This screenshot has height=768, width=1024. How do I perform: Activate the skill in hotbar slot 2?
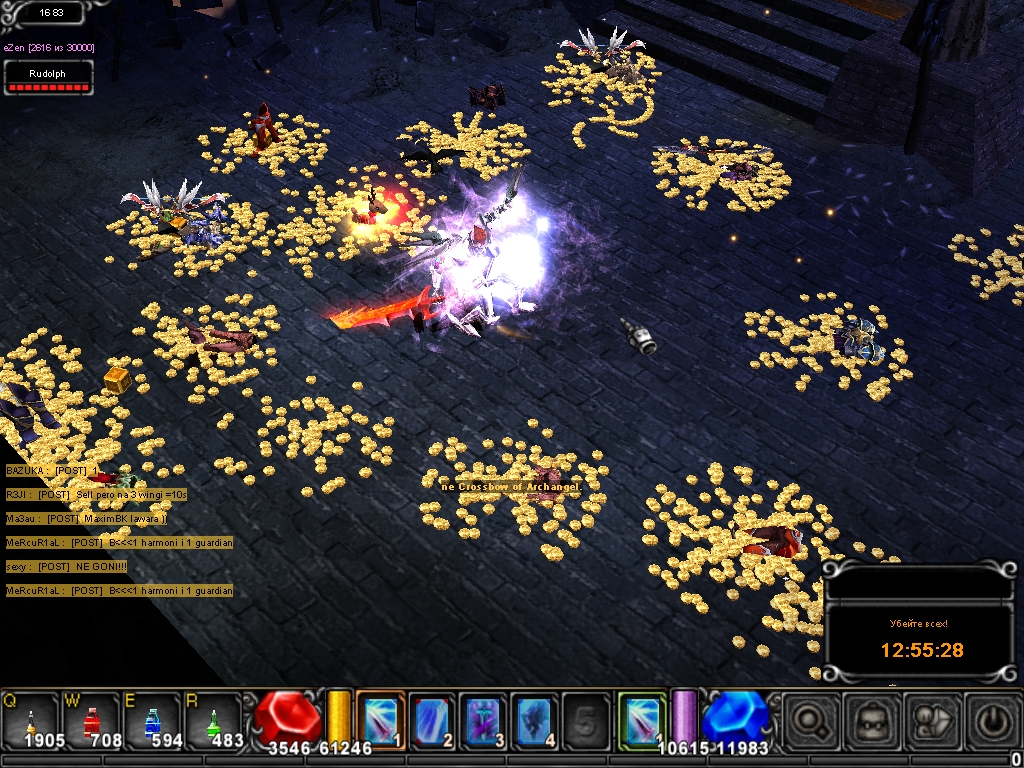[432, 719]
